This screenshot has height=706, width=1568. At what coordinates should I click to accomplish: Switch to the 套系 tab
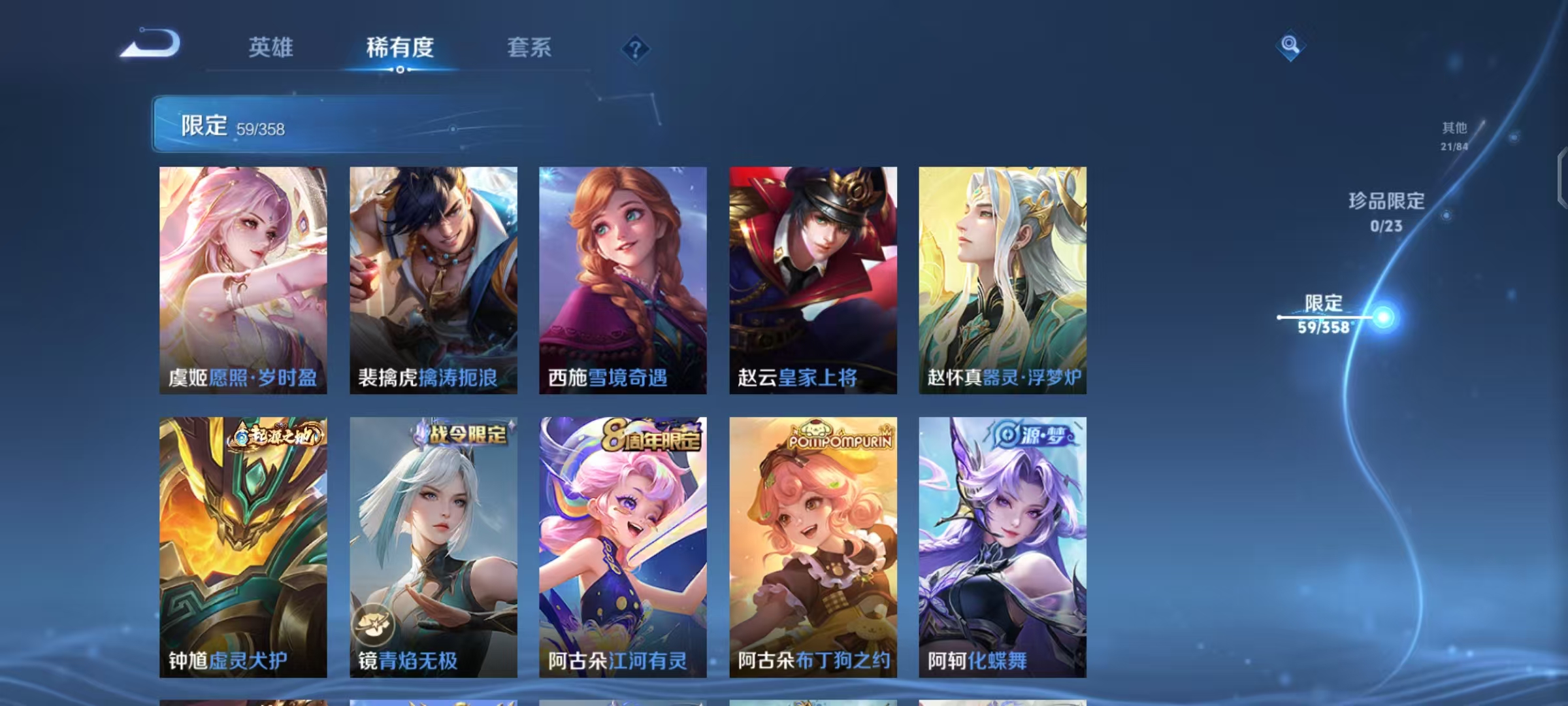click(529, 48)
